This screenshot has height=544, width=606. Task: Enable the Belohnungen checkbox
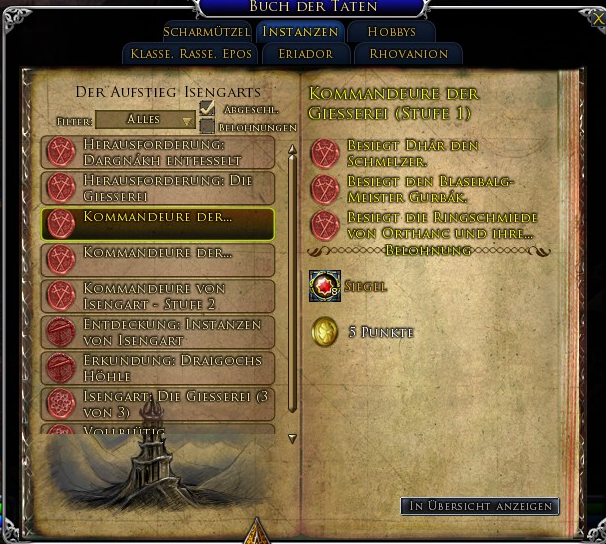coord(207,126)
